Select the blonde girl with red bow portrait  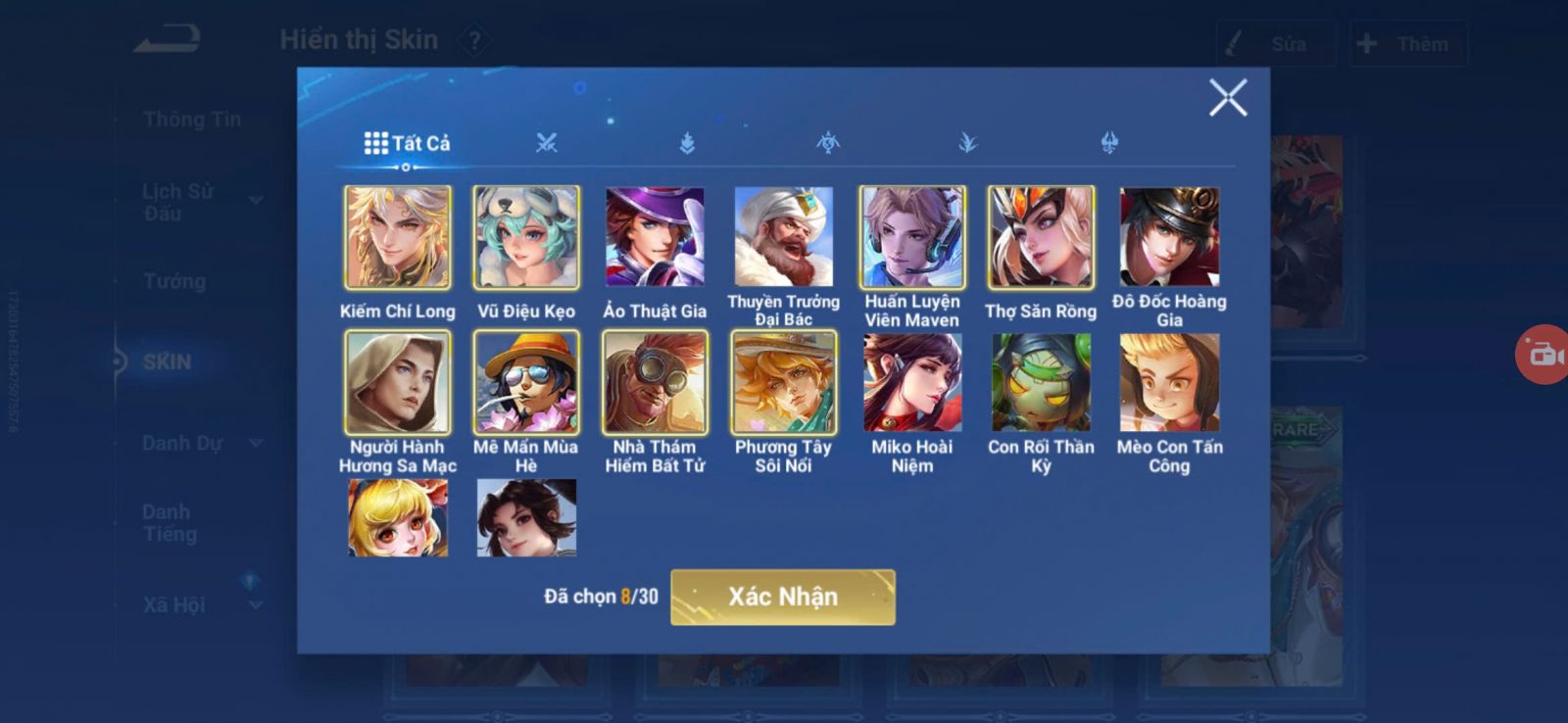pos(398,518)
